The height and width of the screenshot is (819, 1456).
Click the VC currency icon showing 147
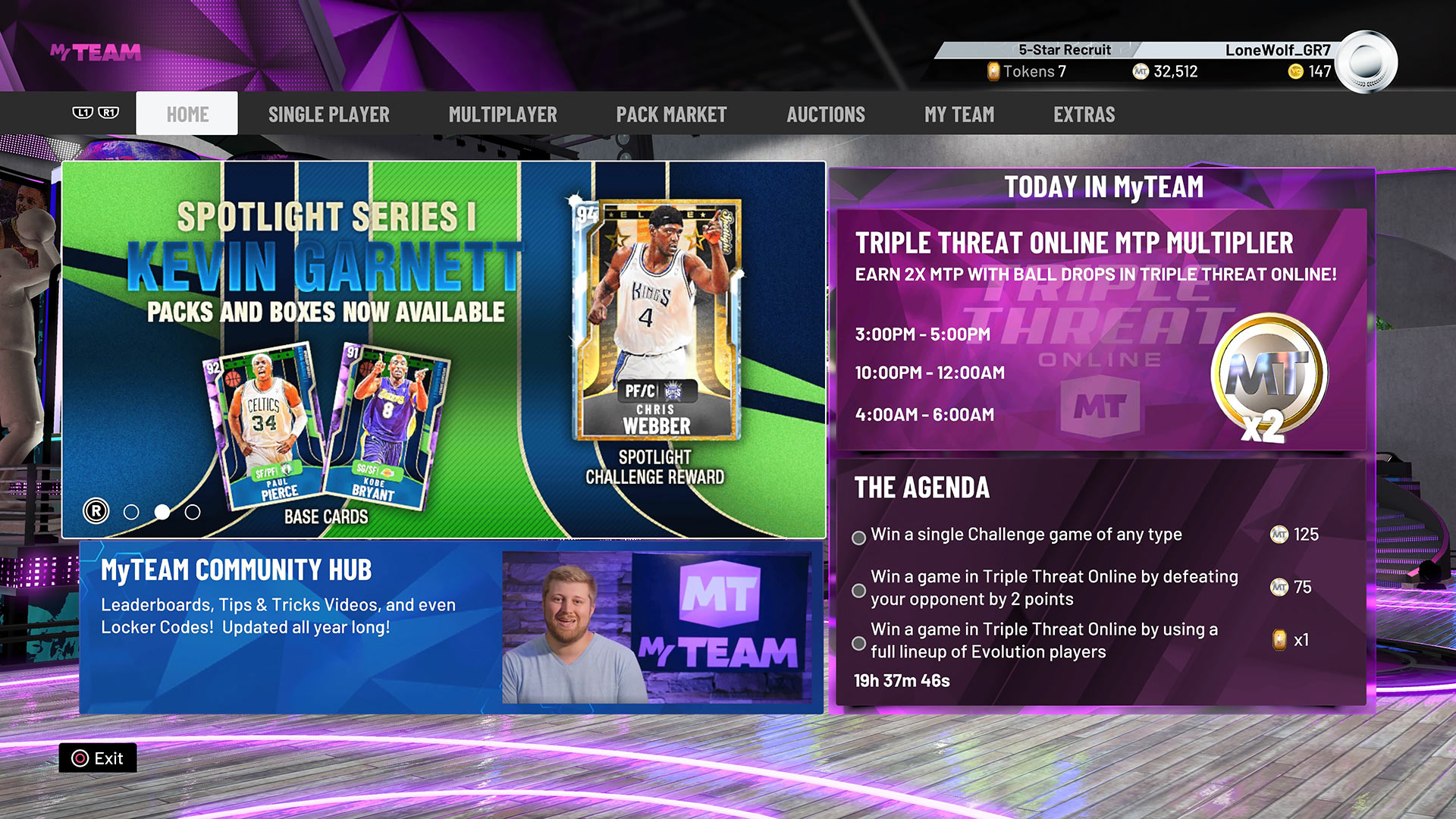pos(1296,72)
